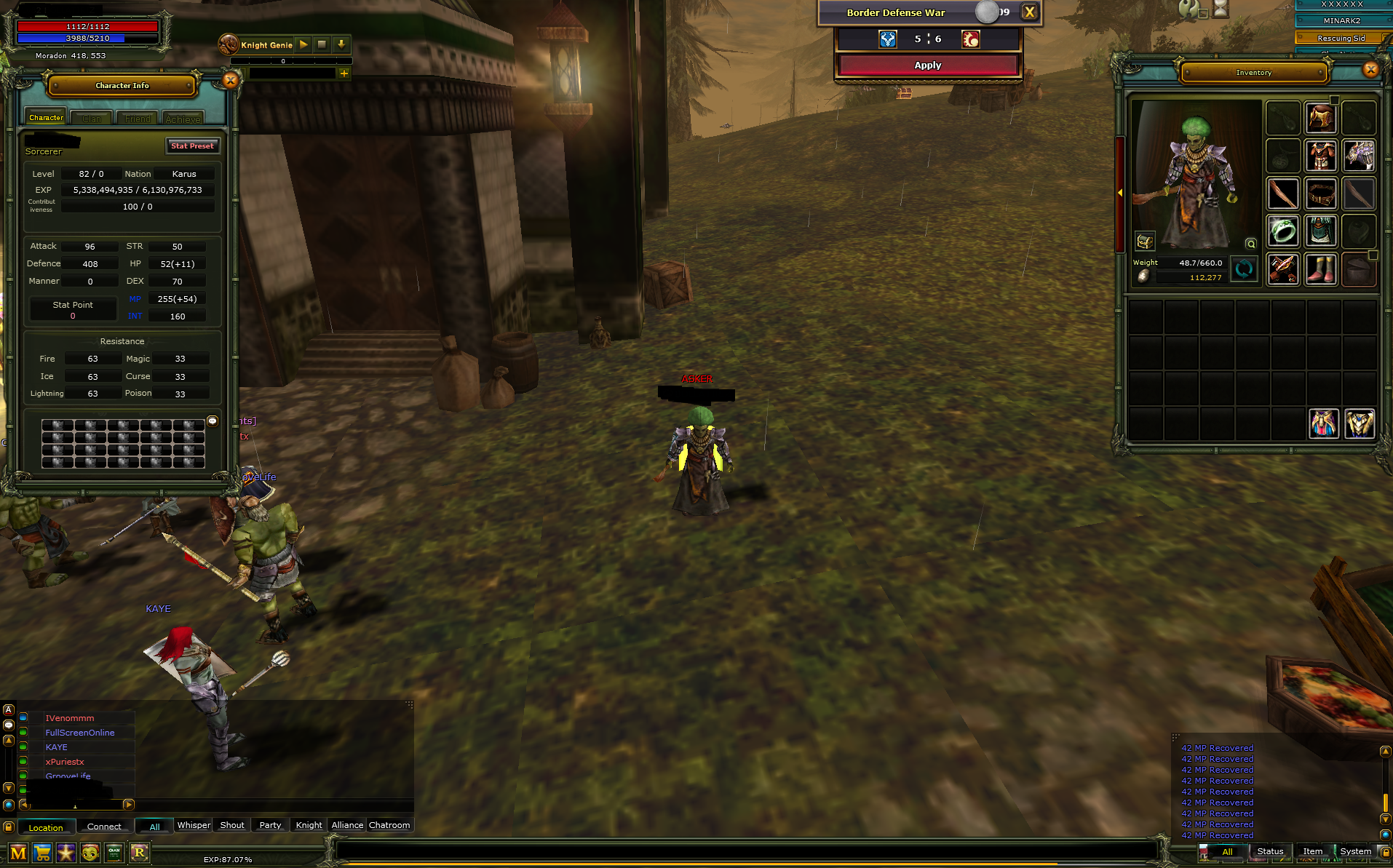The width and height of the screenshot is (1393, 868).
Task: Select the Party chat tab
Action: coord(270,825)
